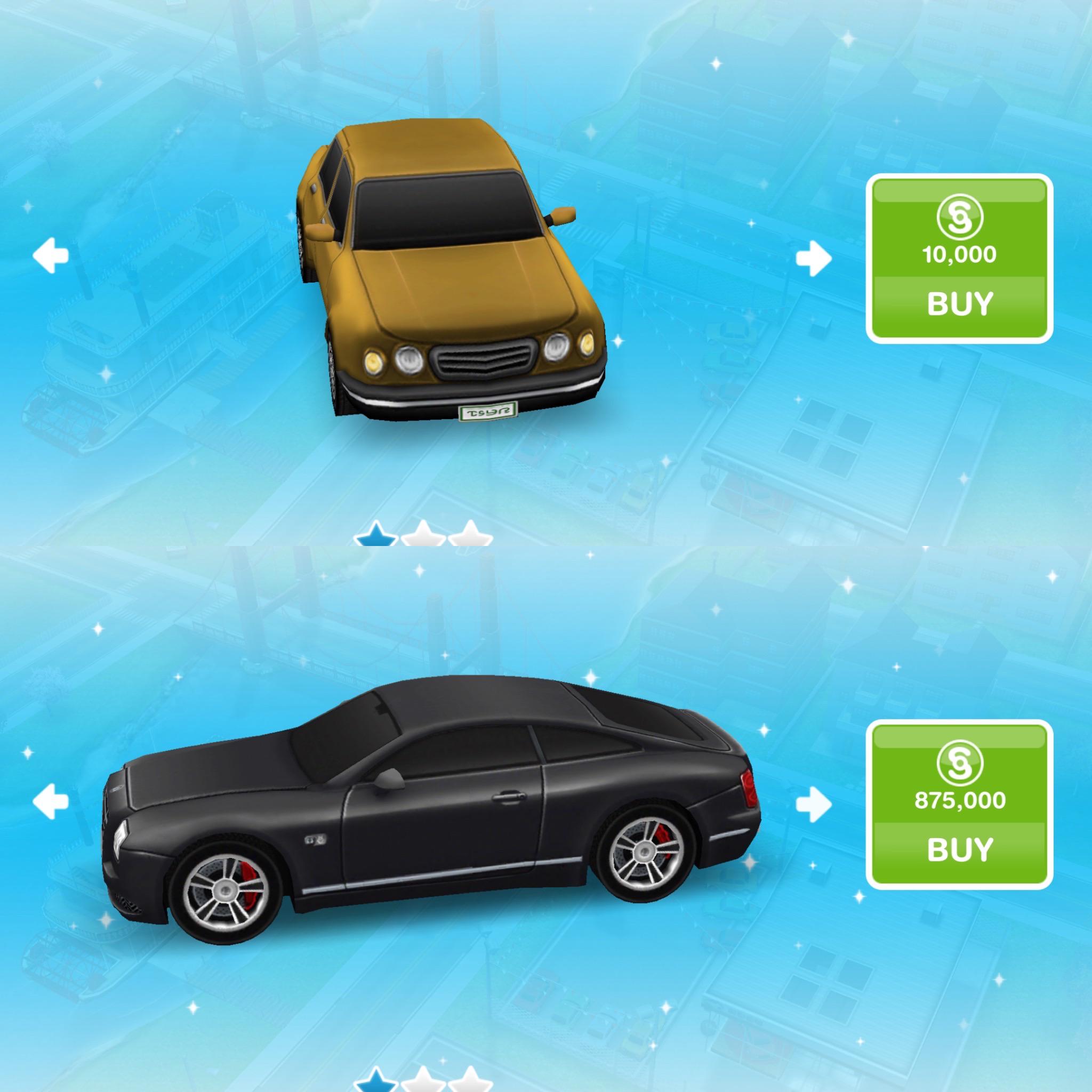Click the left arrow beside the black coupe
1092x1092 pixels.
click(x=51, y=800)
